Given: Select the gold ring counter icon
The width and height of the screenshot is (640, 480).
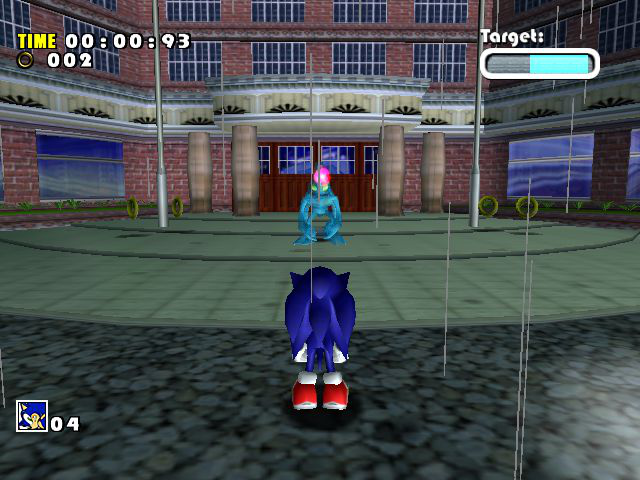Looking at the screenshot, I should click(26, 59).
